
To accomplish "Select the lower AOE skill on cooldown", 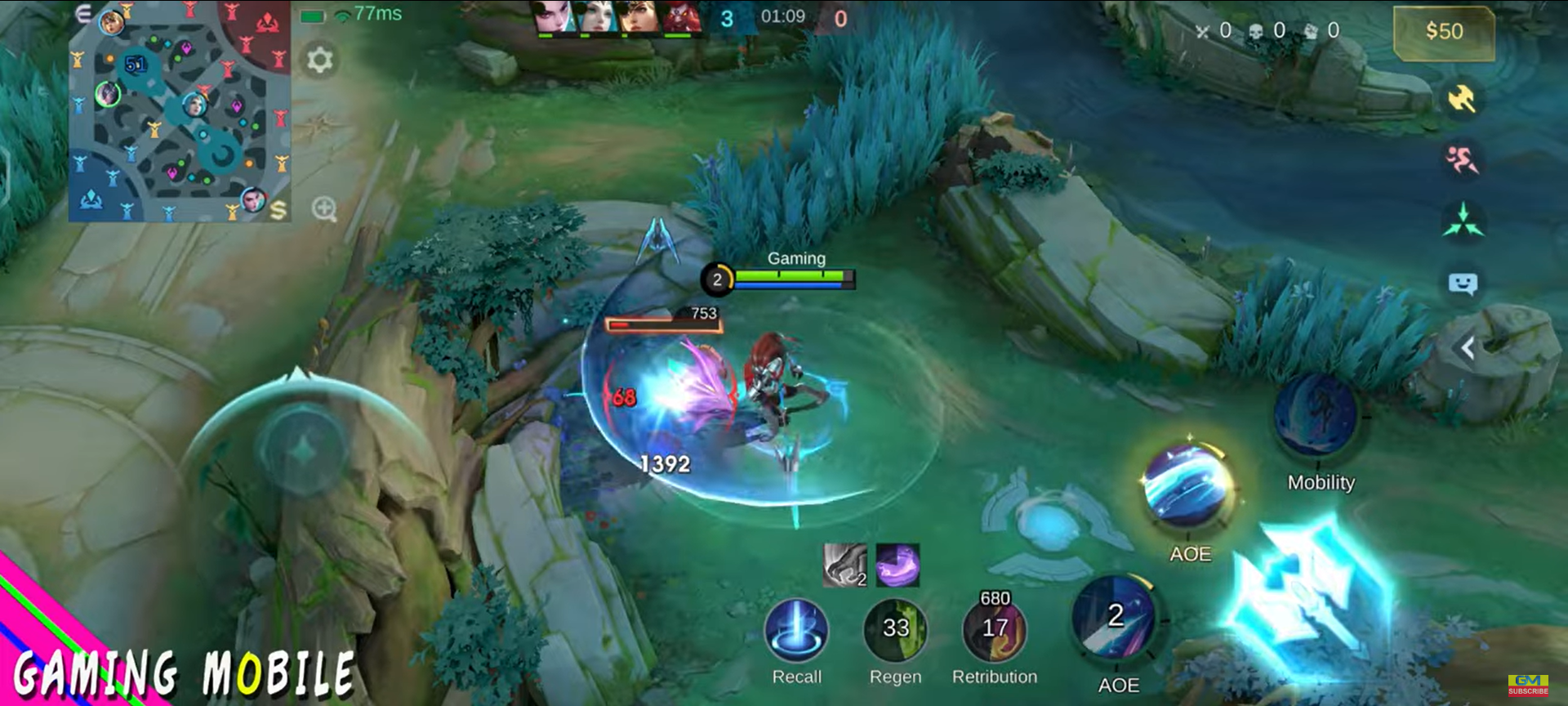I will [1116, 619].
